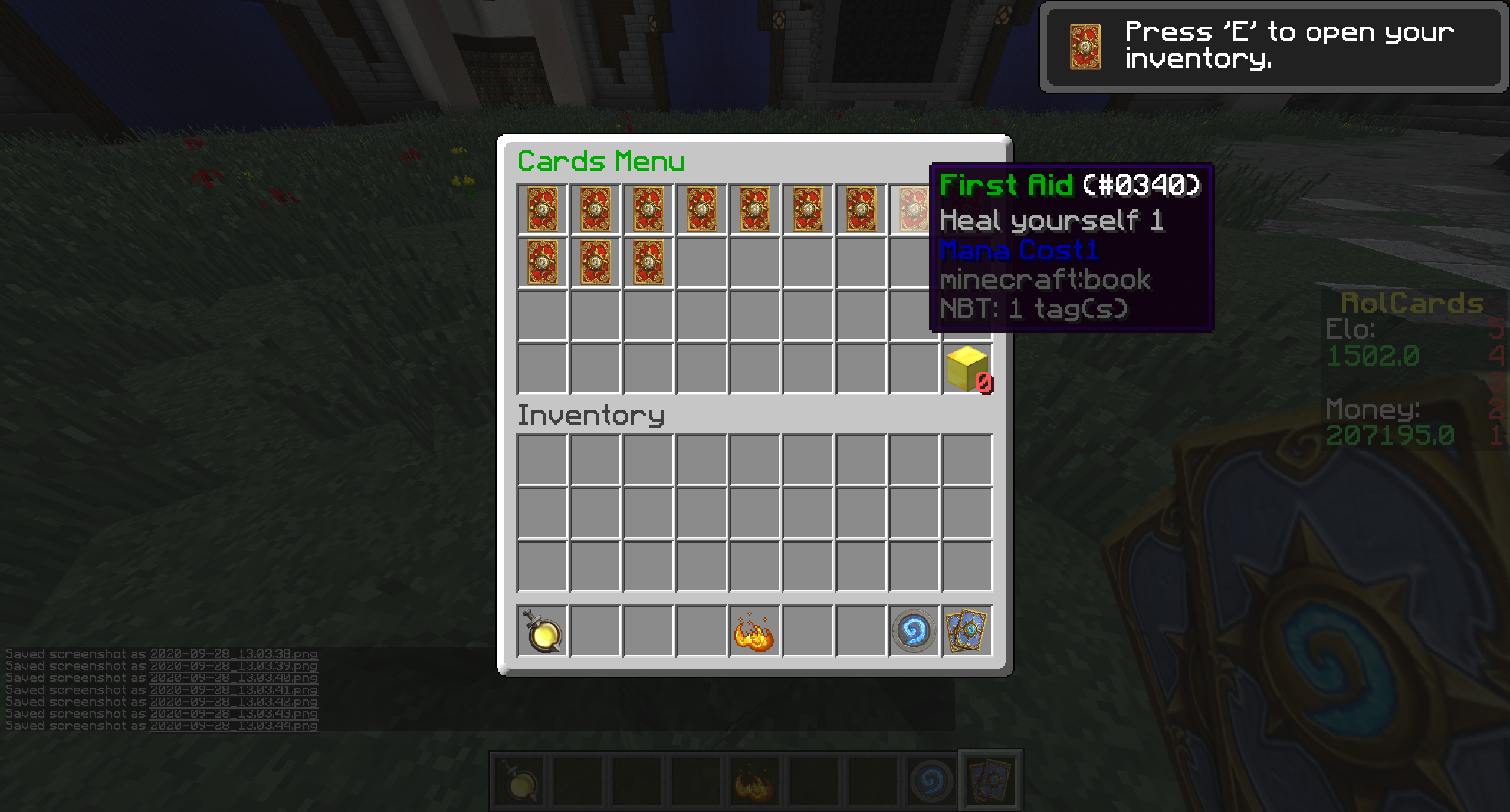Choose the blue swirl orb item

coord(914,632)
